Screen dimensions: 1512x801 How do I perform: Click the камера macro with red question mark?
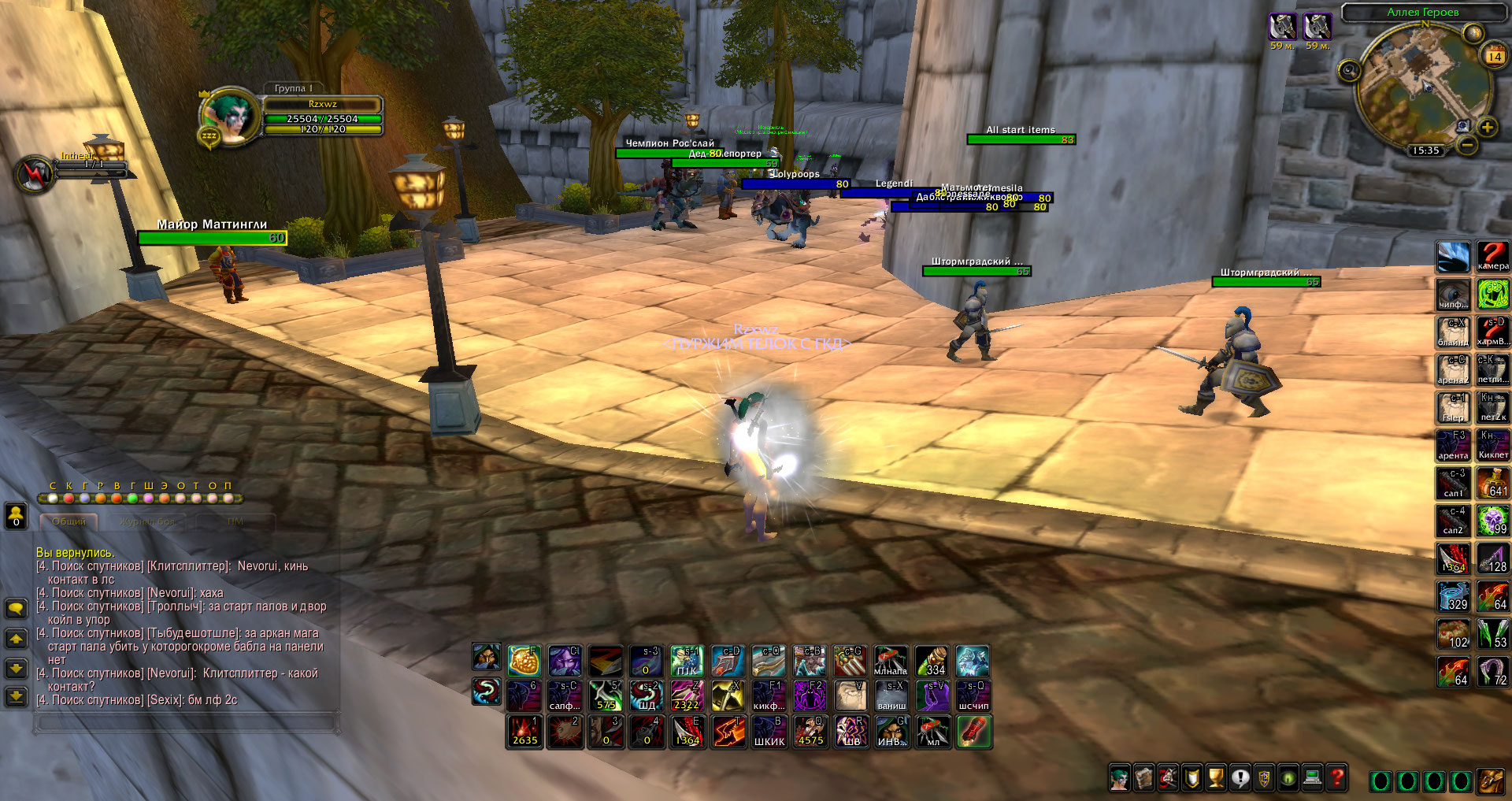(1492, 257)
